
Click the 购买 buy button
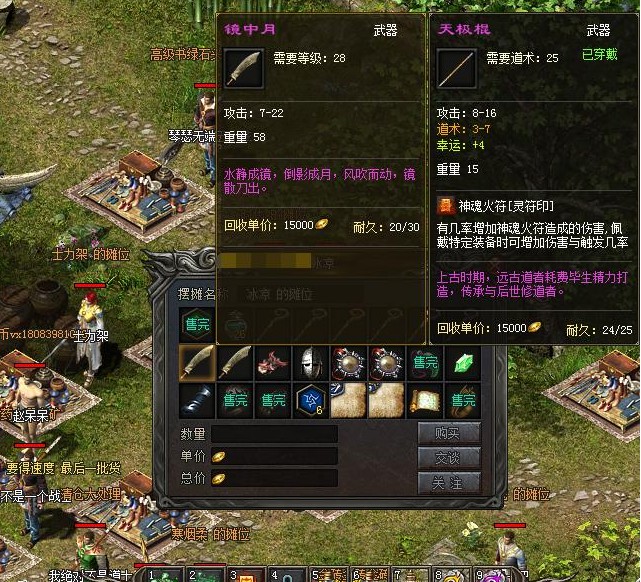pyautogui.click(x=449, y=433)
